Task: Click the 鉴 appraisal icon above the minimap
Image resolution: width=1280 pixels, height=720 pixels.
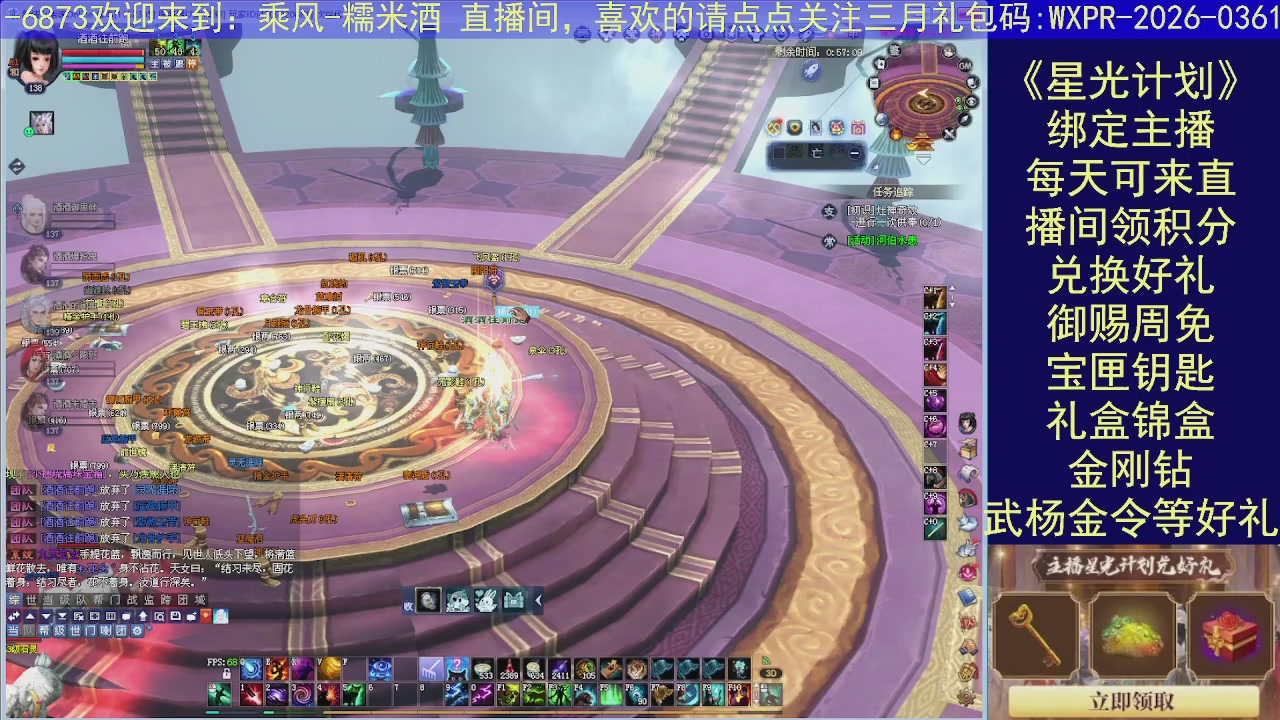Action: tap(894, 49)
